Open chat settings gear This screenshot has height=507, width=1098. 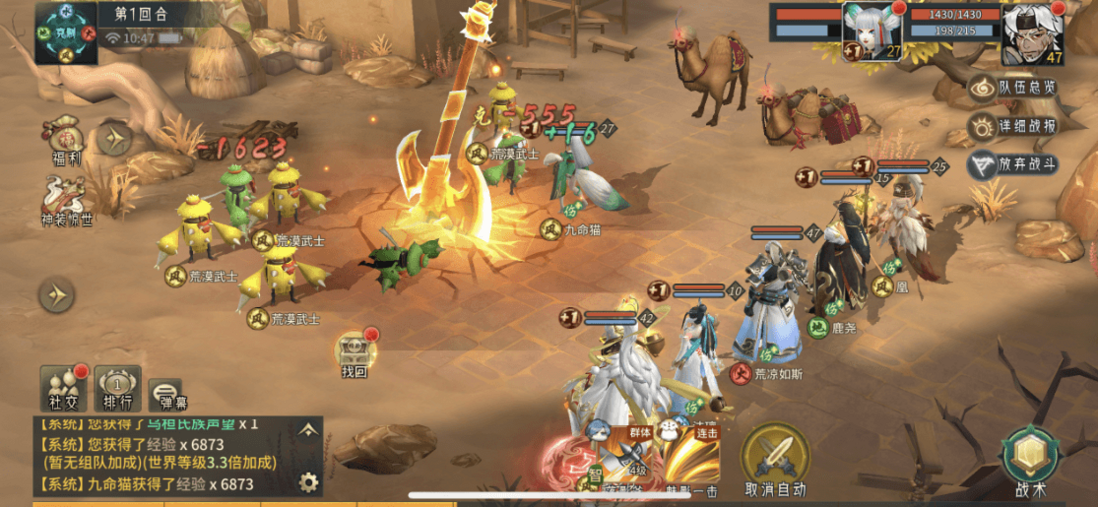(x=309, y=483)
